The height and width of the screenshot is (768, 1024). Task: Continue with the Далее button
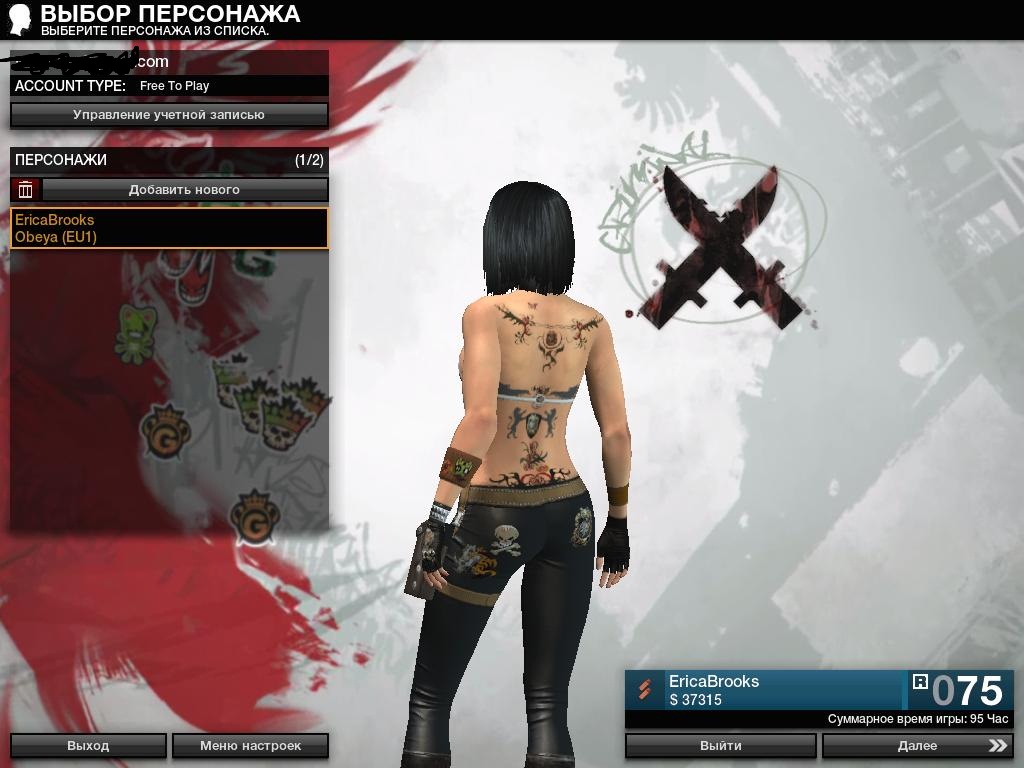916,745
